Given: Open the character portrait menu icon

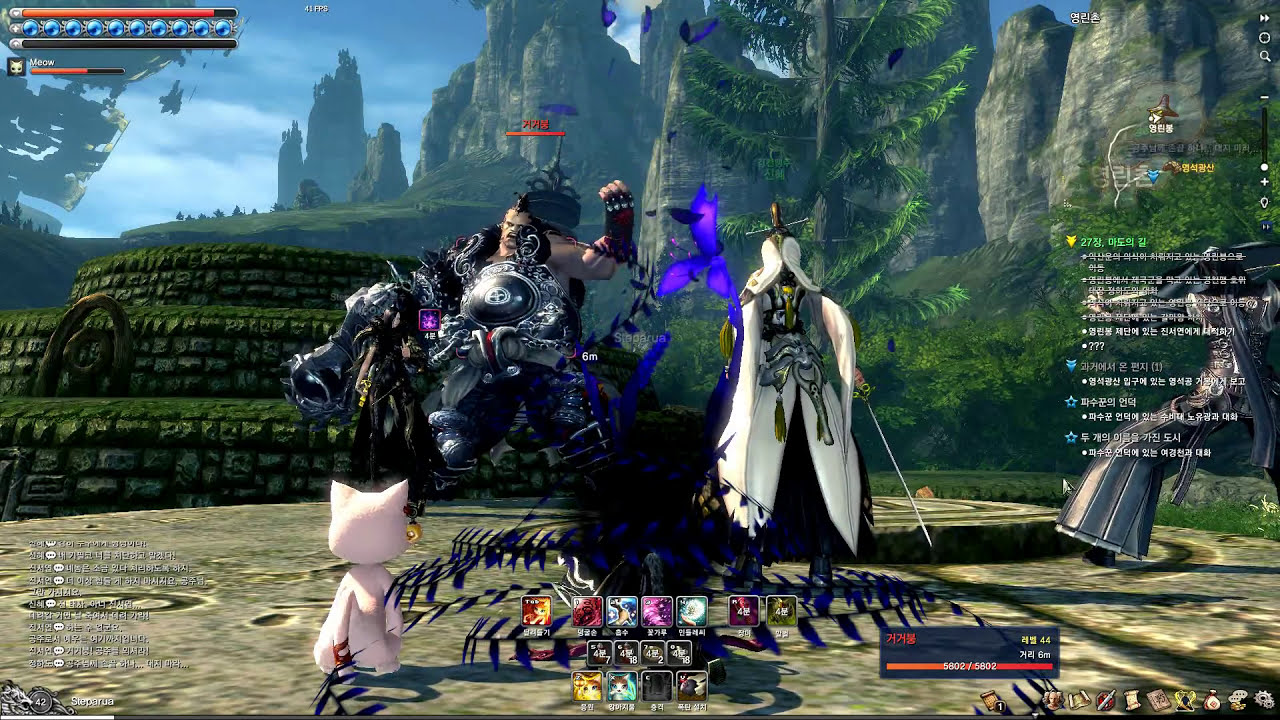Looking at the screenshot, I should (x=1053, y=701).
